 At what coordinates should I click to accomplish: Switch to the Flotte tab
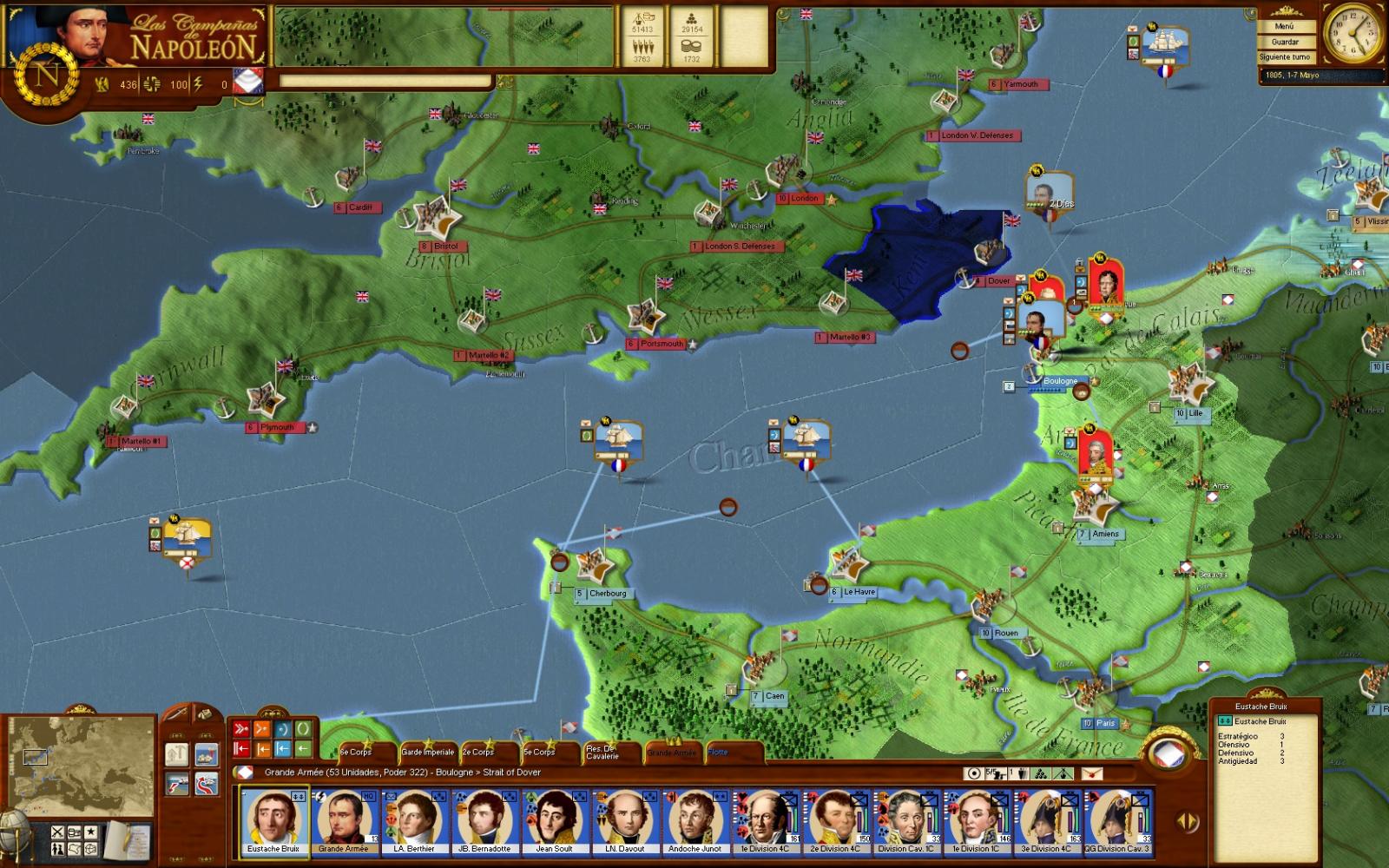[718, 752]
